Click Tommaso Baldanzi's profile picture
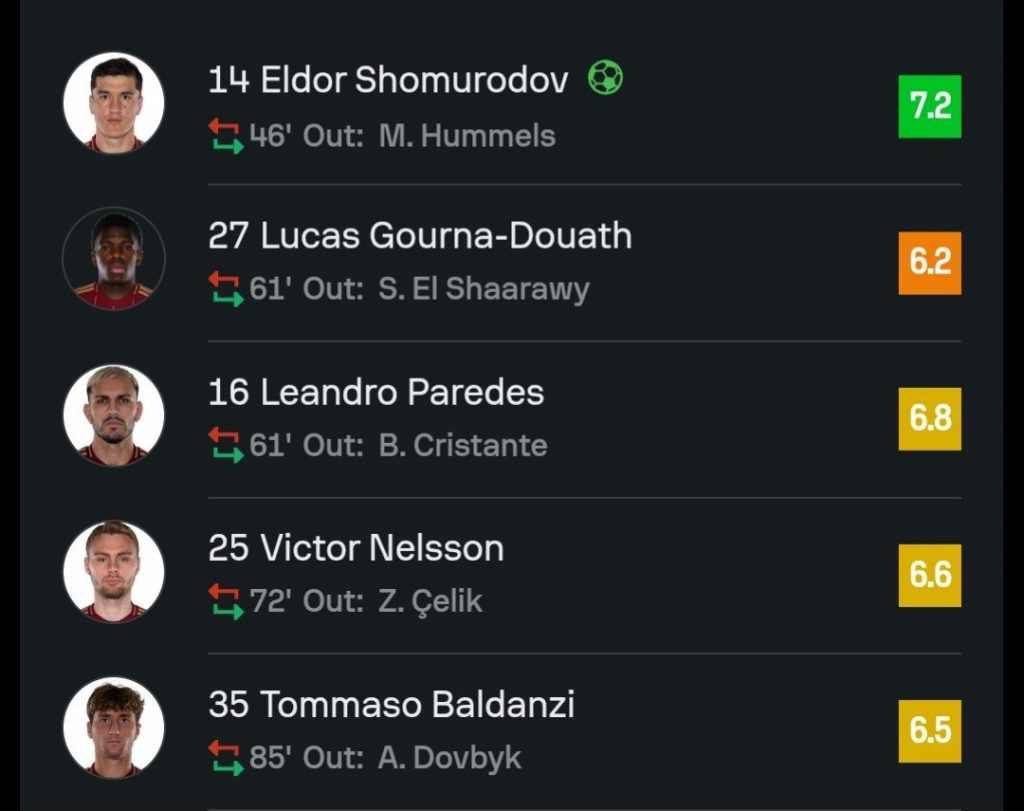 (x=113, y=728)
